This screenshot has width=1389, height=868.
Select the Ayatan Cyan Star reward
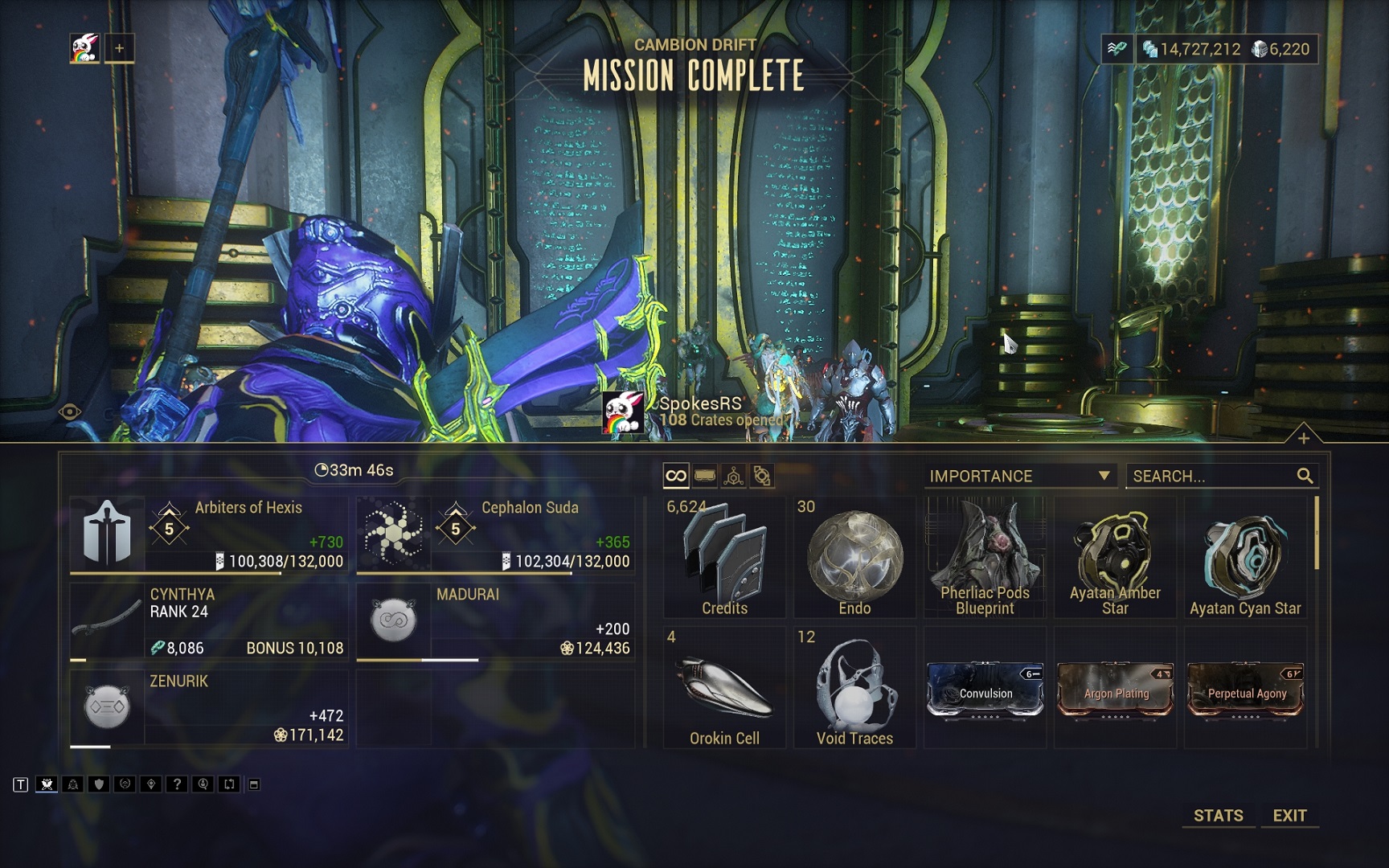click(1245, 558)
